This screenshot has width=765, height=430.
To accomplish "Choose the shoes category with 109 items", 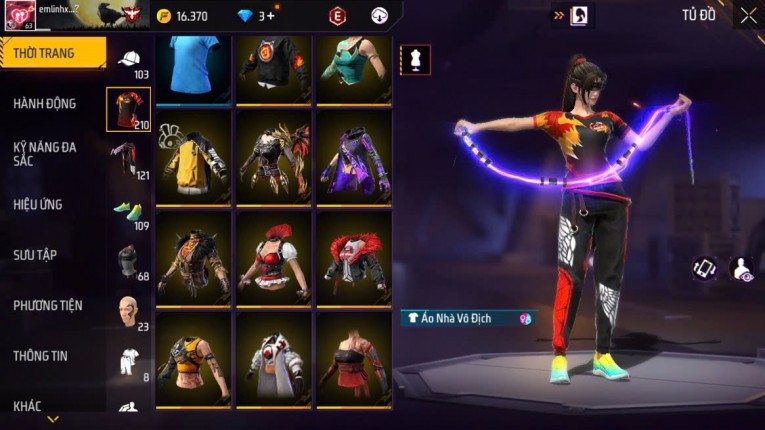I will 129,210.
